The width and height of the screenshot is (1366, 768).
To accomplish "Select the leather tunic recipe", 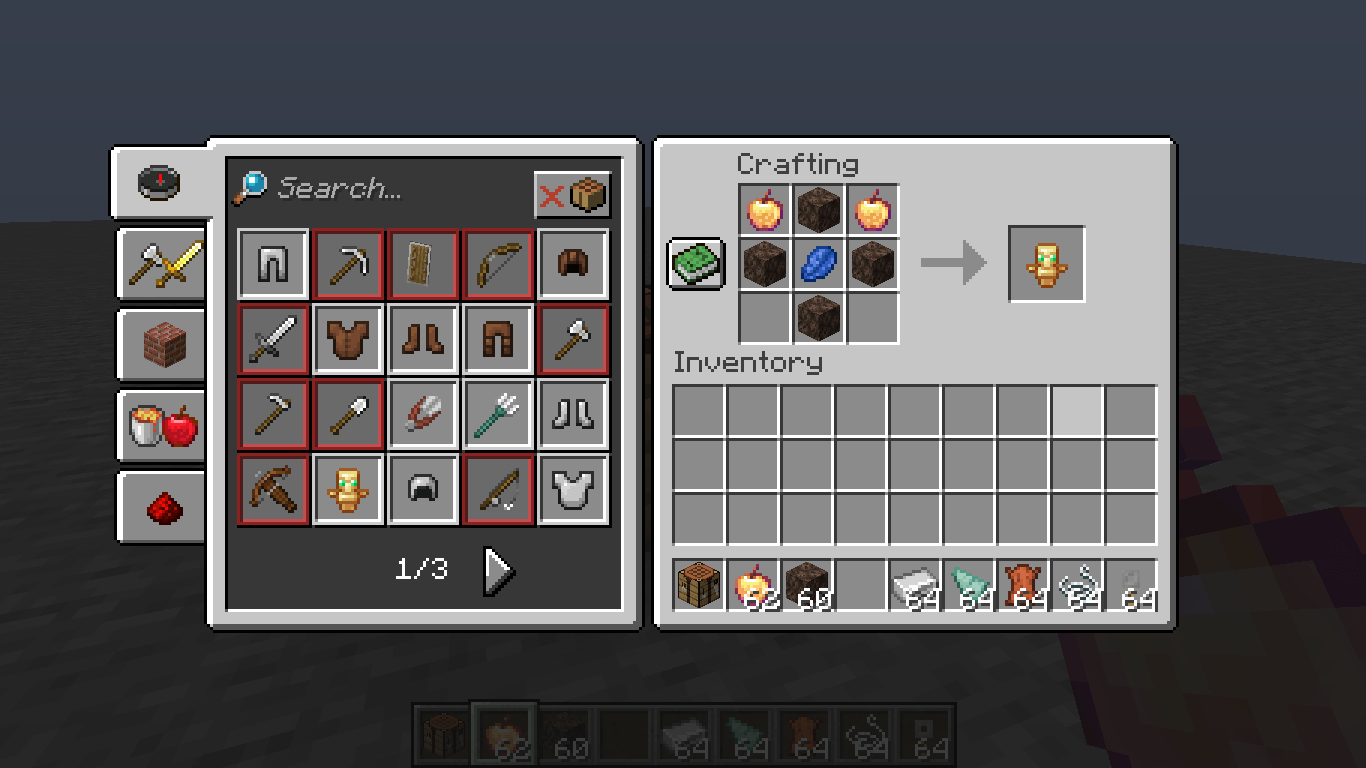I will 348,339.
